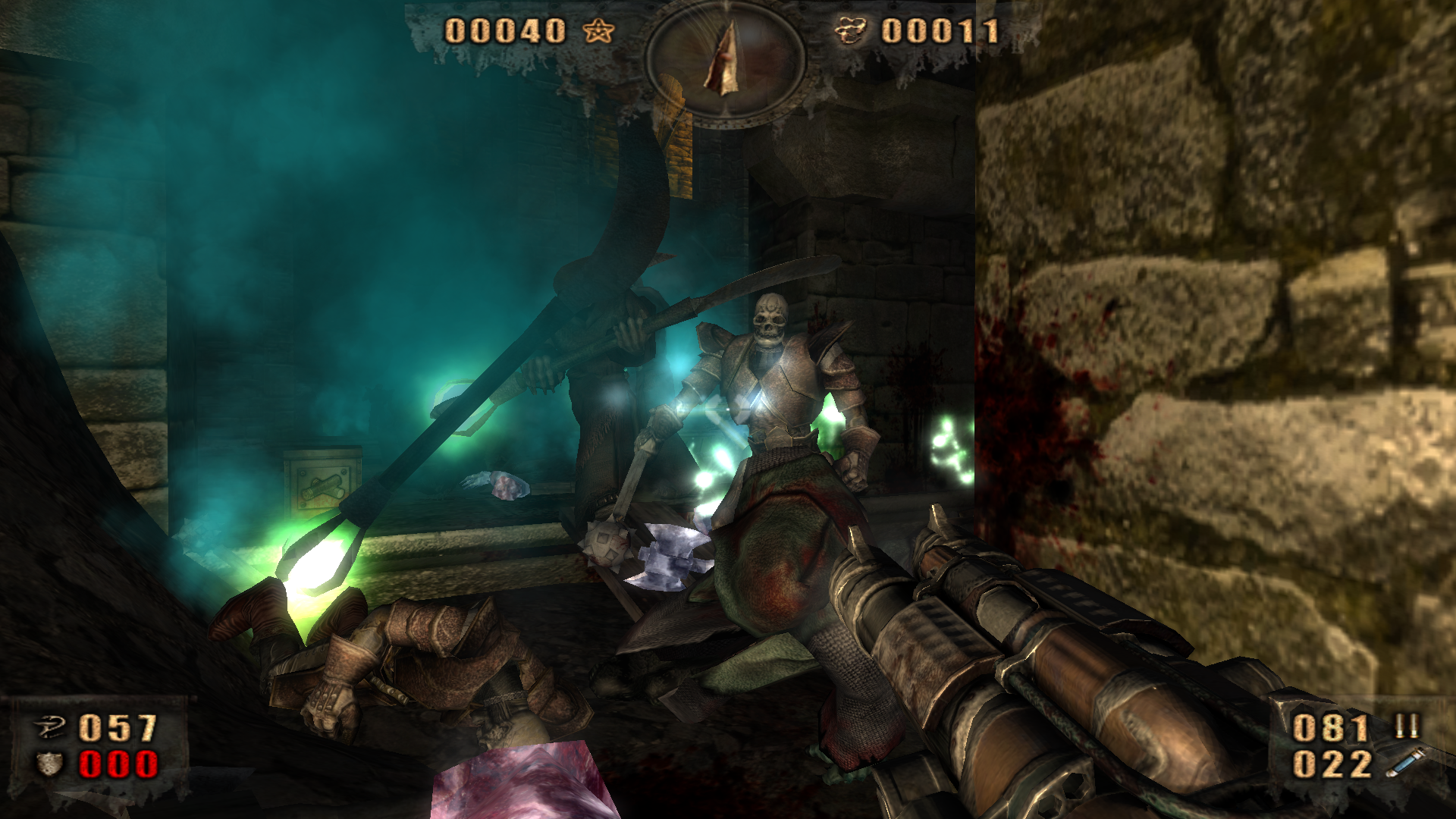Select the stake ammo icon beside 081
This screenshot has width=1456, height=819.
(1407, 726)
